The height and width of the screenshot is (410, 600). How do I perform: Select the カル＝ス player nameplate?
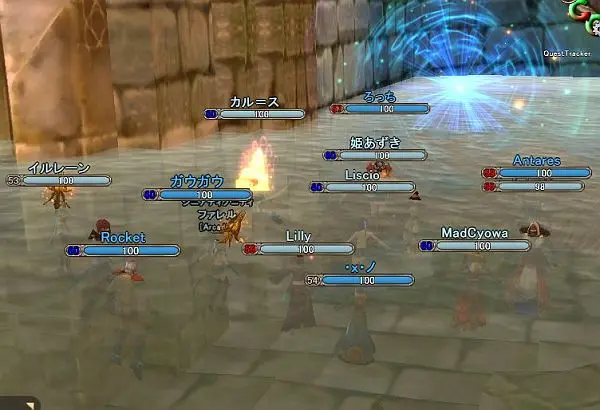pos(253,102)
